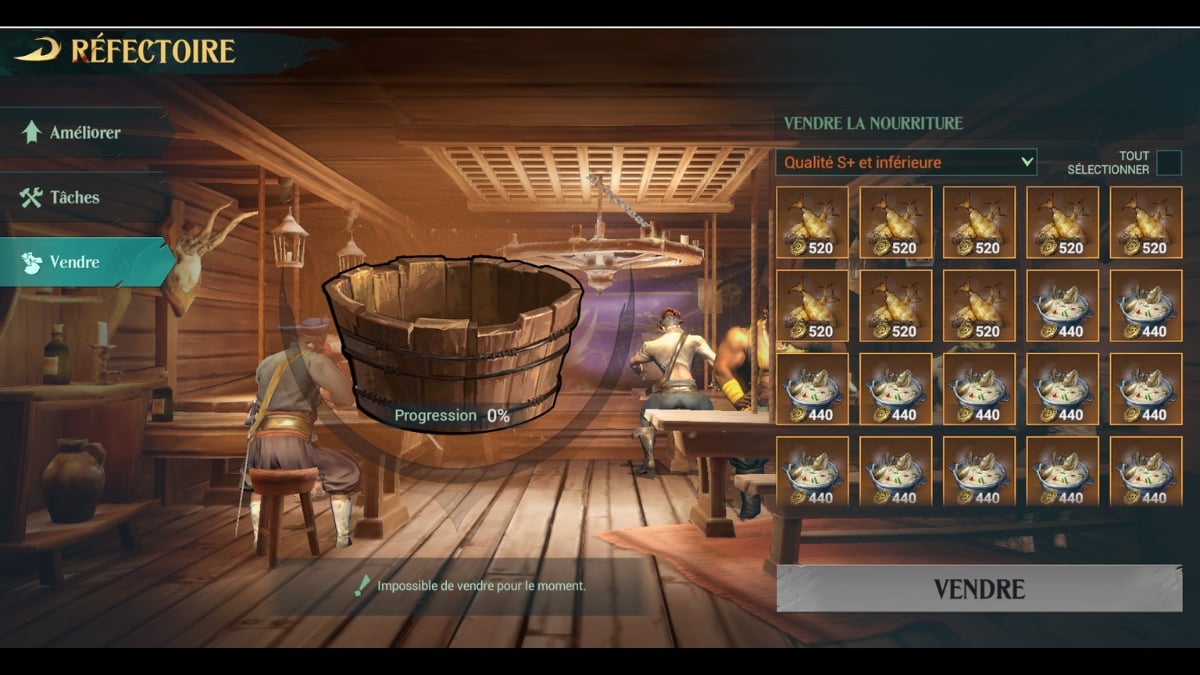Click the large Vendre button
1200x675 pixels.
[978, 588]
